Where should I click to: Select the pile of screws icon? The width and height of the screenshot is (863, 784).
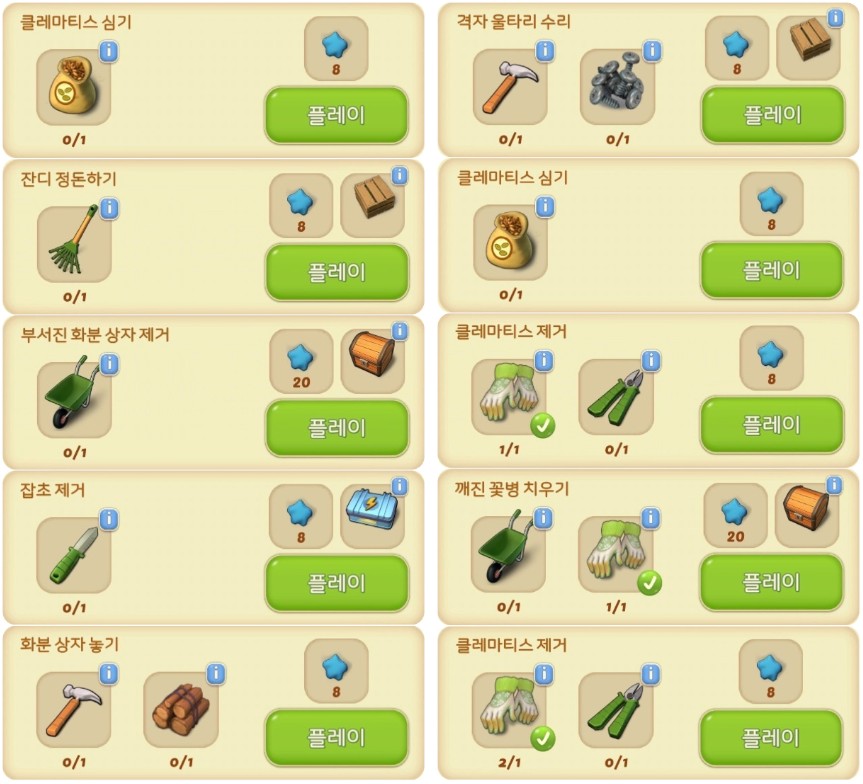click(x=616, y=87)
